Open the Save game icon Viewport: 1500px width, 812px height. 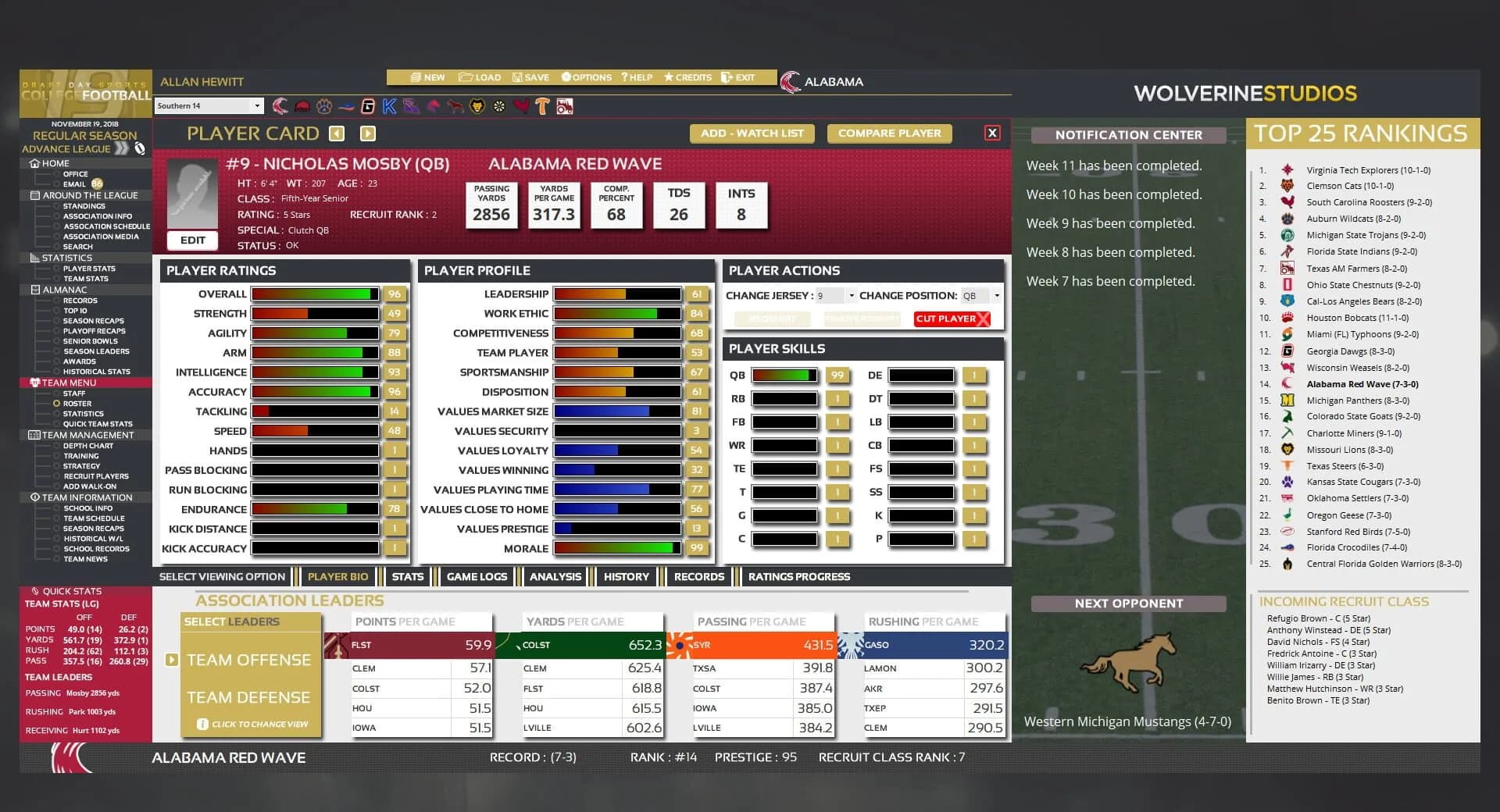click(517, 77)
